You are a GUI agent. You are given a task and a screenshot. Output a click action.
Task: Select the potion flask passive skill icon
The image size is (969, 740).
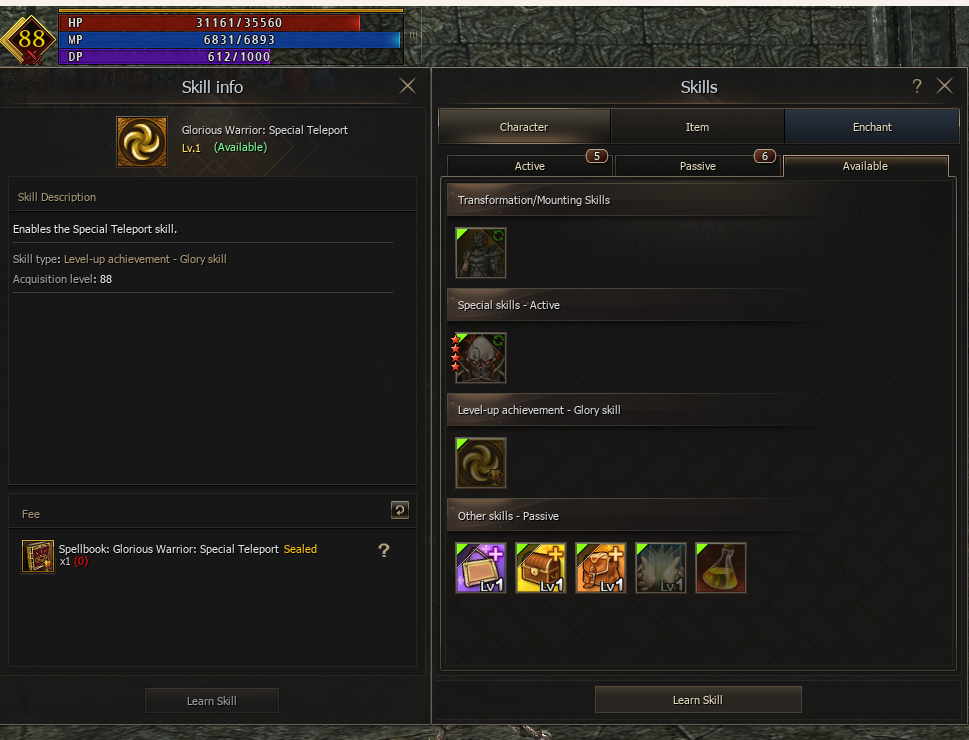[721, 568]
